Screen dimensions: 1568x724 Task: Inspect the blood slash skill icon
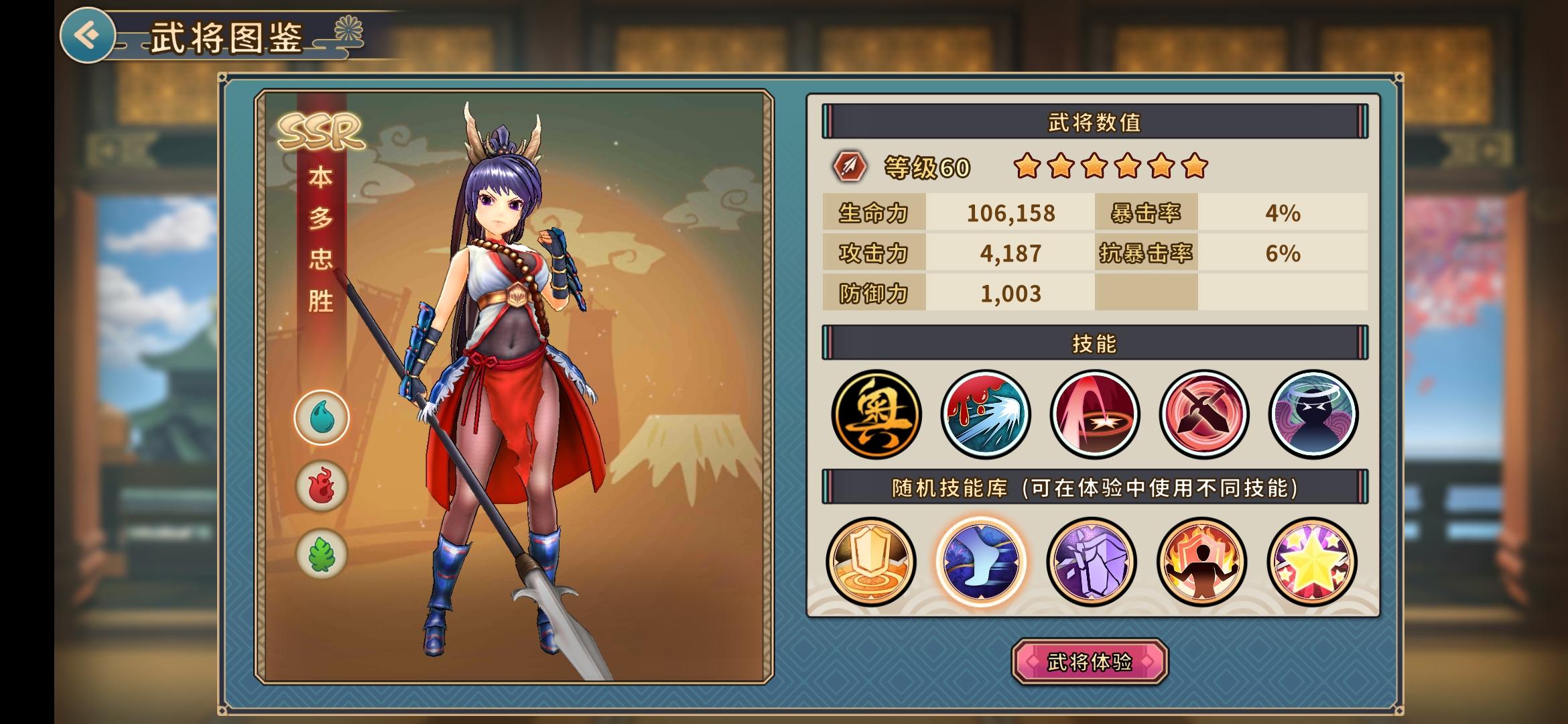click(x=985, y=414)
